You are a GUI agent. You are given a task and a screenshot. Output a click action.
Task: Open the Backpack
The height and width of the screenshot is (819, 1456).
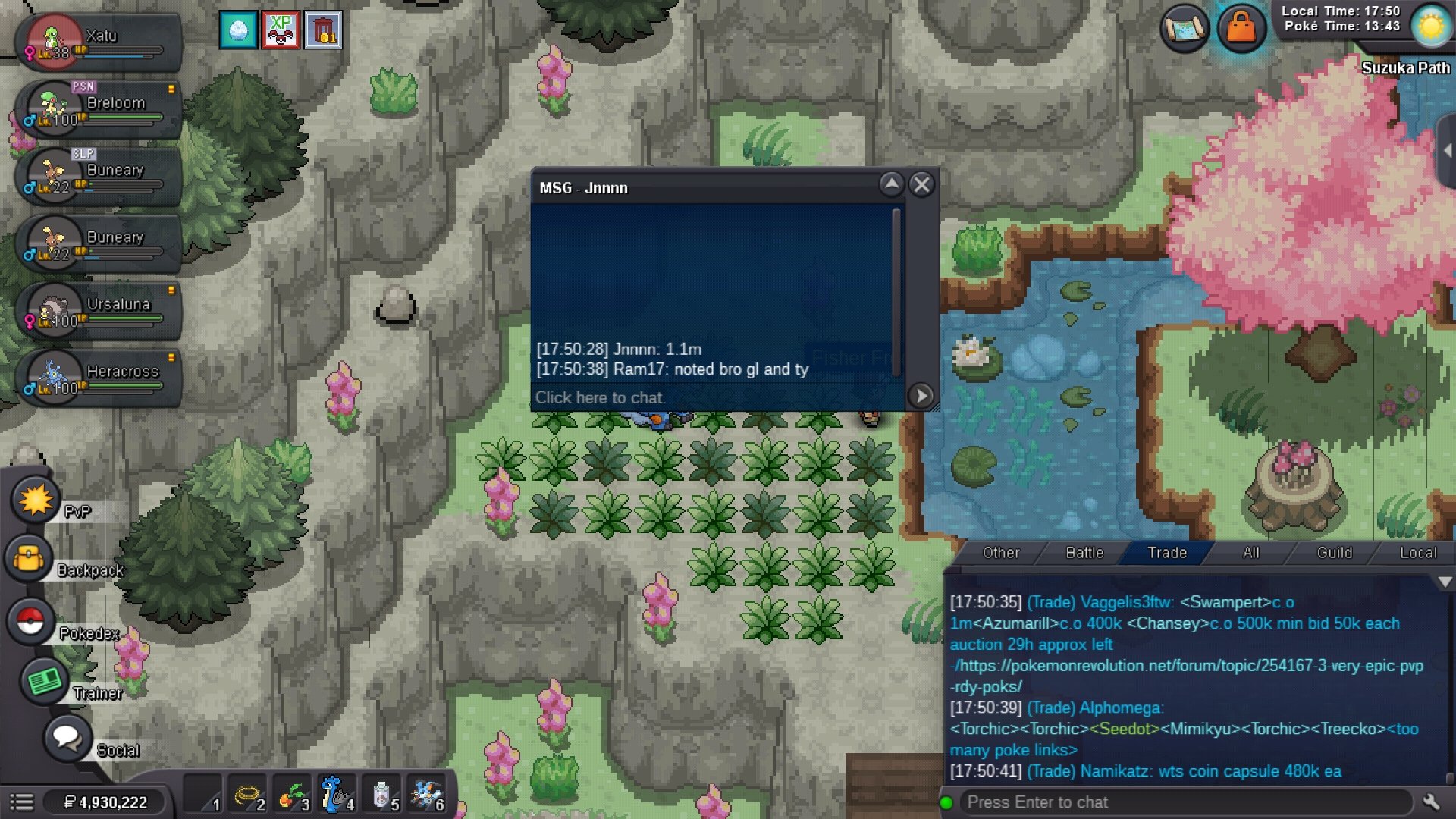[x=29, y=559]
